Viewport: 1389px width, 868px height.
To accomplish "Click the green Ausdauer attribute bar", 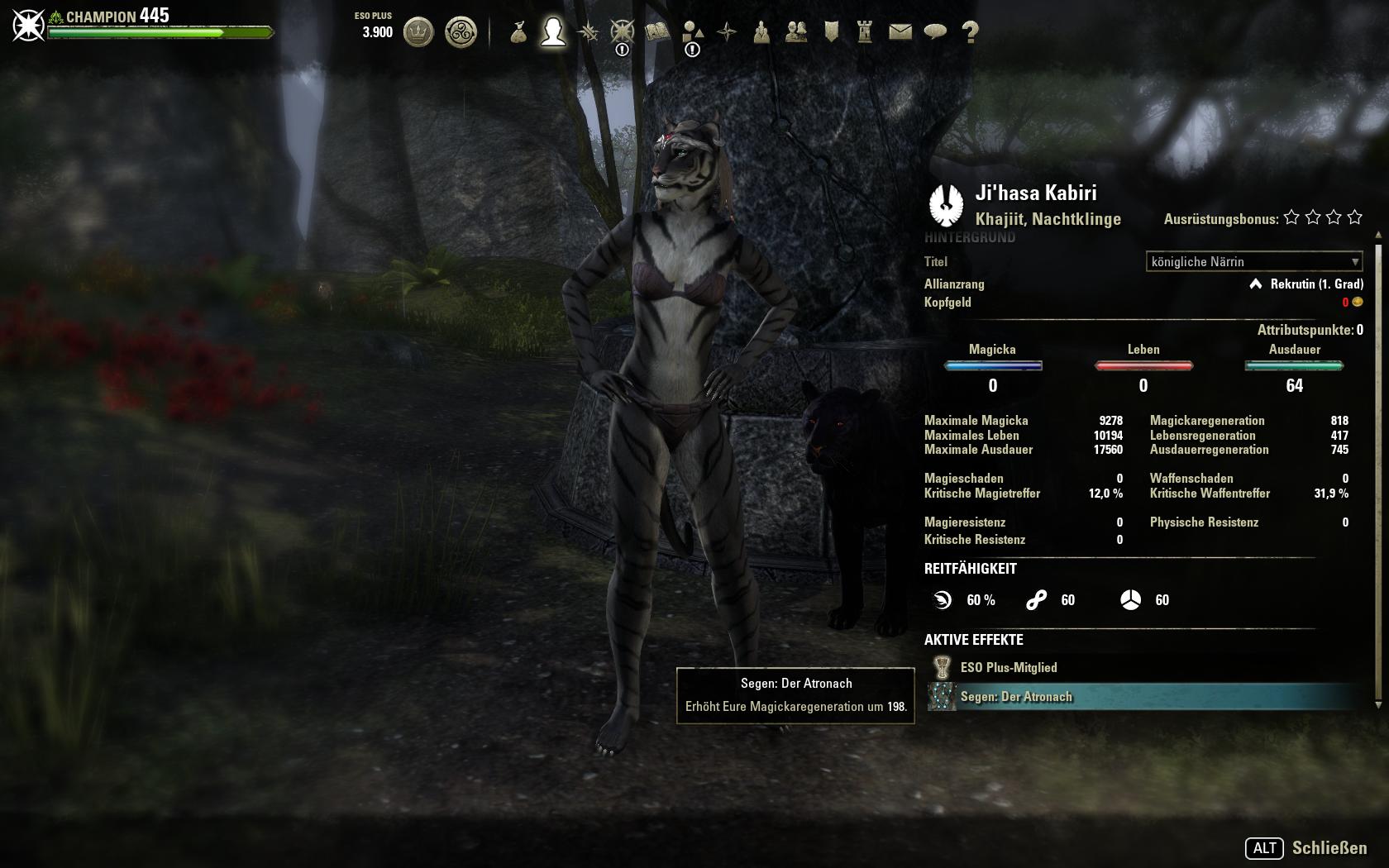I will pos(1294,364).
